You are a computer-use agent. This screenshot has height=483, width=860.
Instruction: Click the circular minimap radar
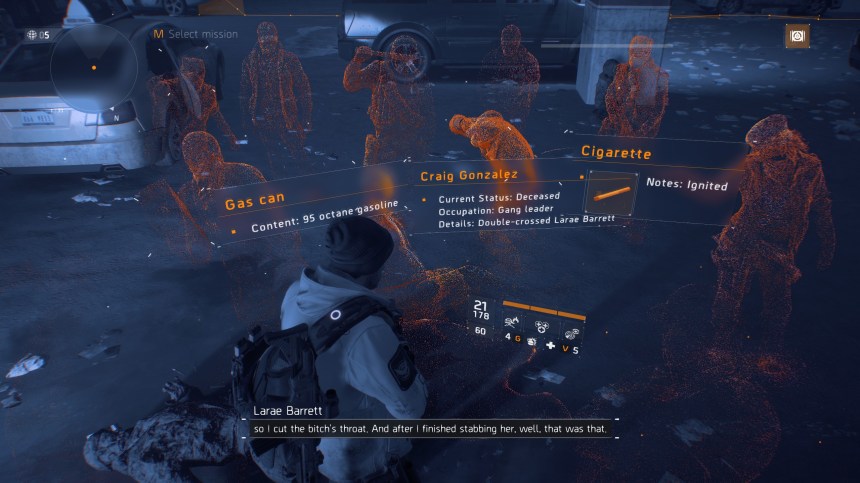(93, 67)
